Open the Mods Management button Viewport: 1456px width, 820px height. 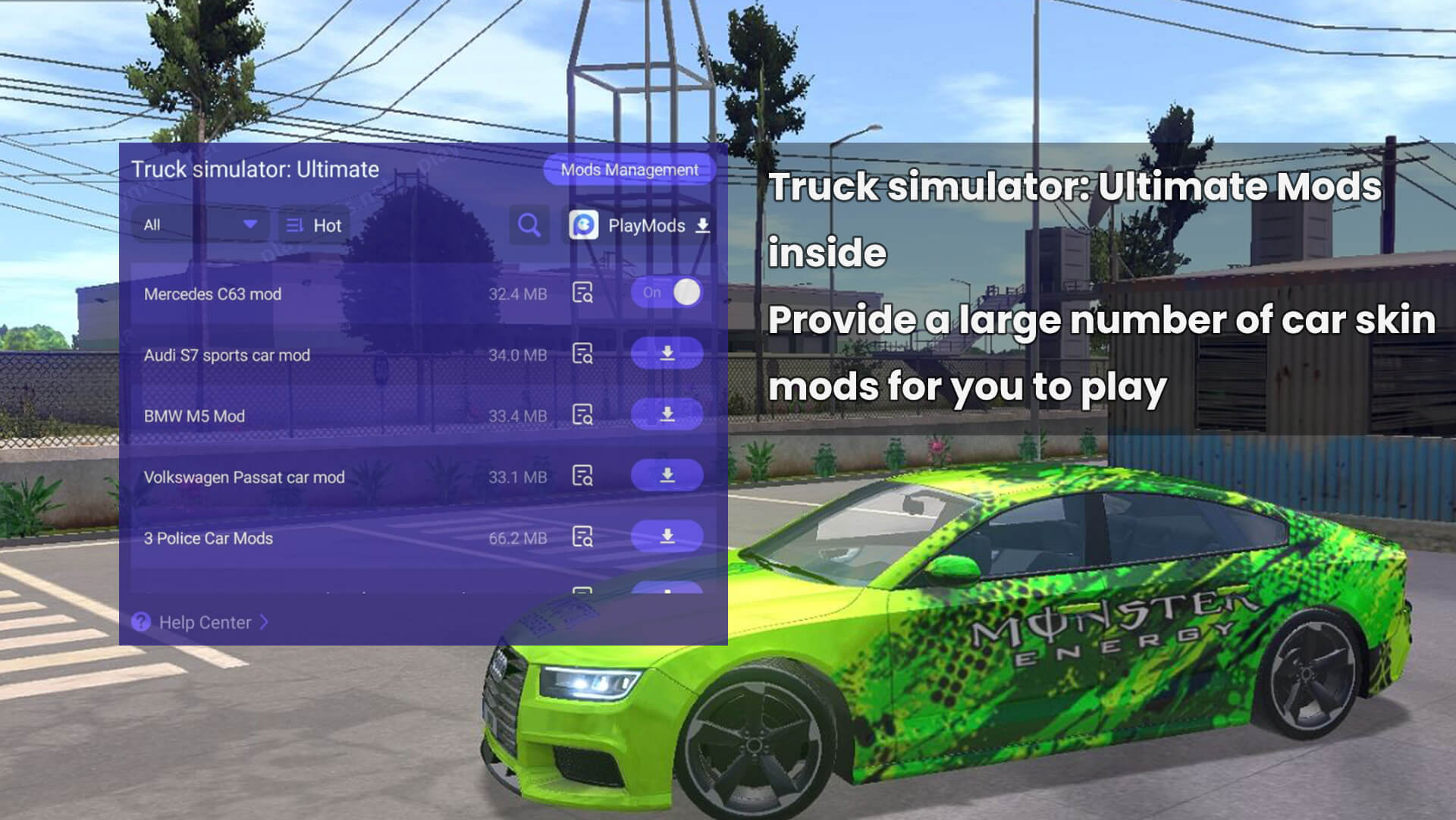629,170
